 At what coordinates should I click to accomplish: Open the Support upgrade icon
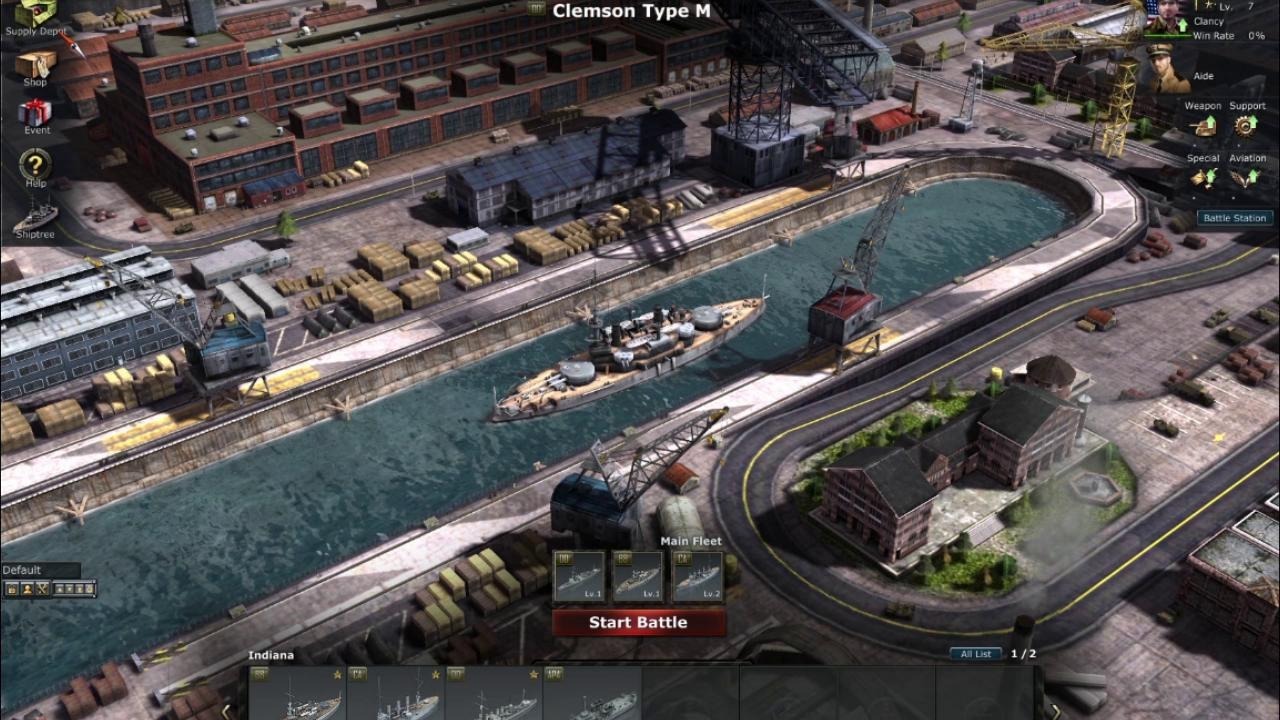pyautogui.click(x=1246, y=125)
